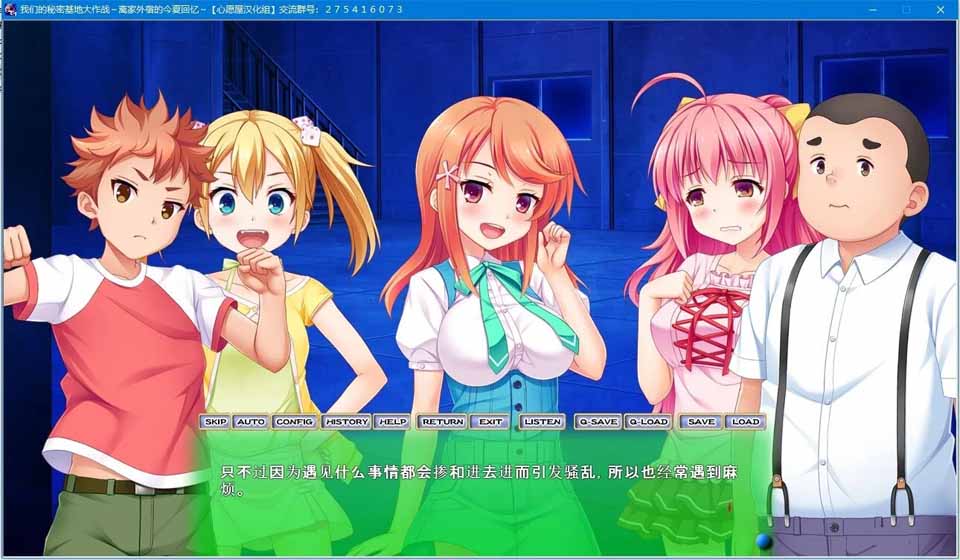The image size is (960, 560).
Task: Choose the RETURN button
Action: pos(442,422)
